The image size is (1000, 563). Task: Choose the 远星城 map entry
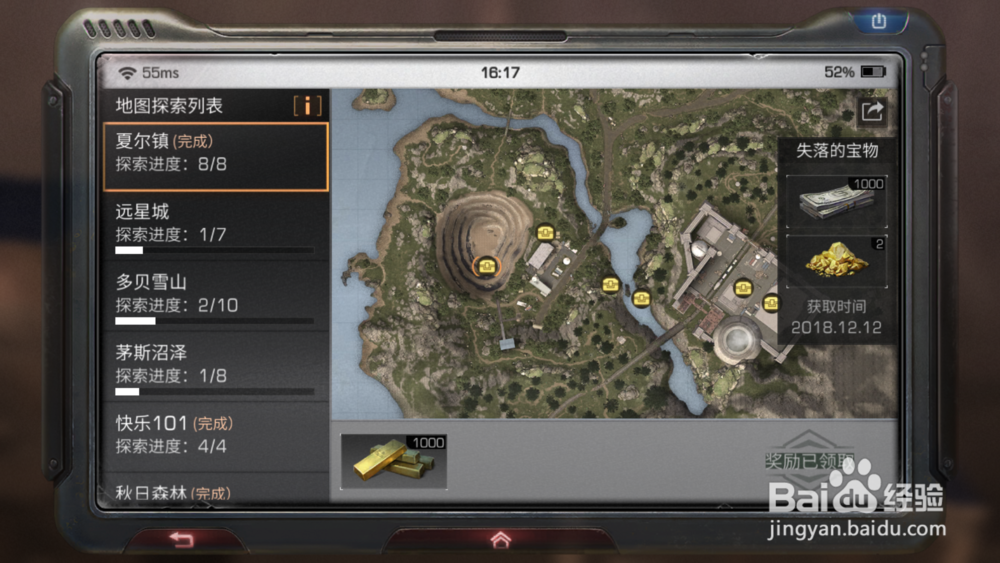point(215,226)
